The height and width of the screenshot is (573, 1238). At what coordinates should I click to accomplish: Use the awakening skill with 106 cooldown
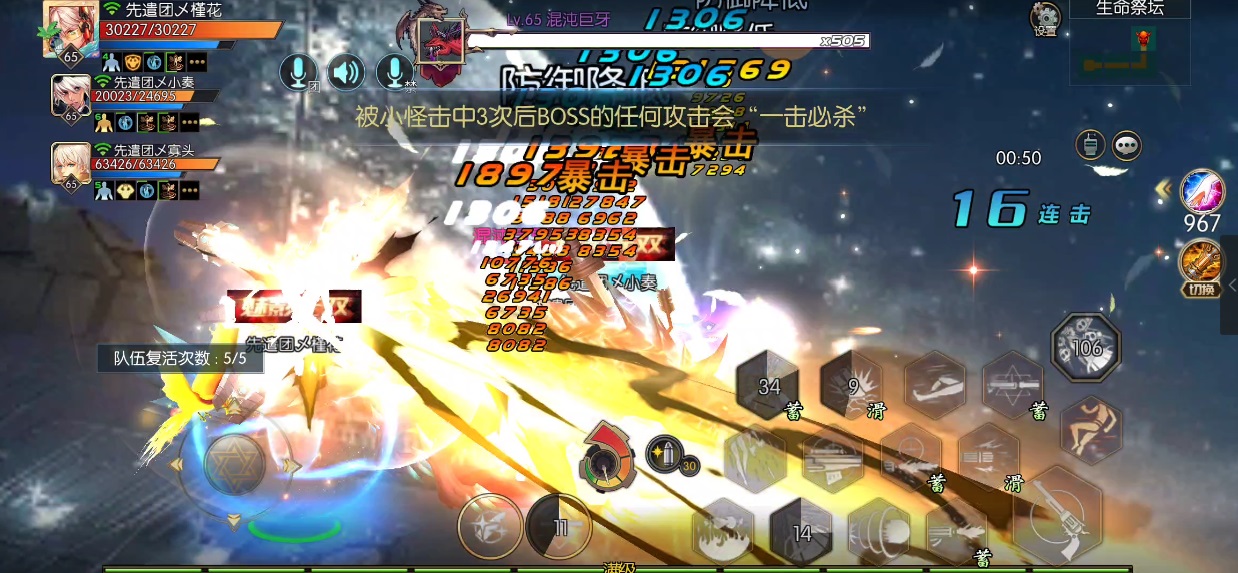coord(1086,347)
